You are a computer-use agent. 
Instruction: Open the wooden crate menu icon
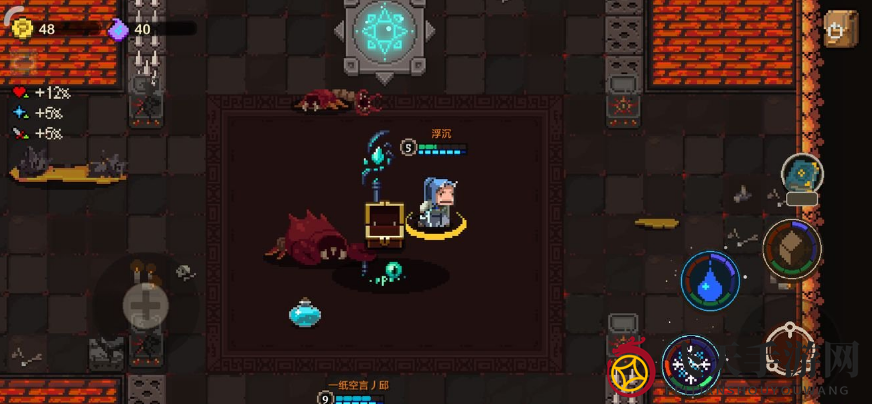[x=838, y=28]
